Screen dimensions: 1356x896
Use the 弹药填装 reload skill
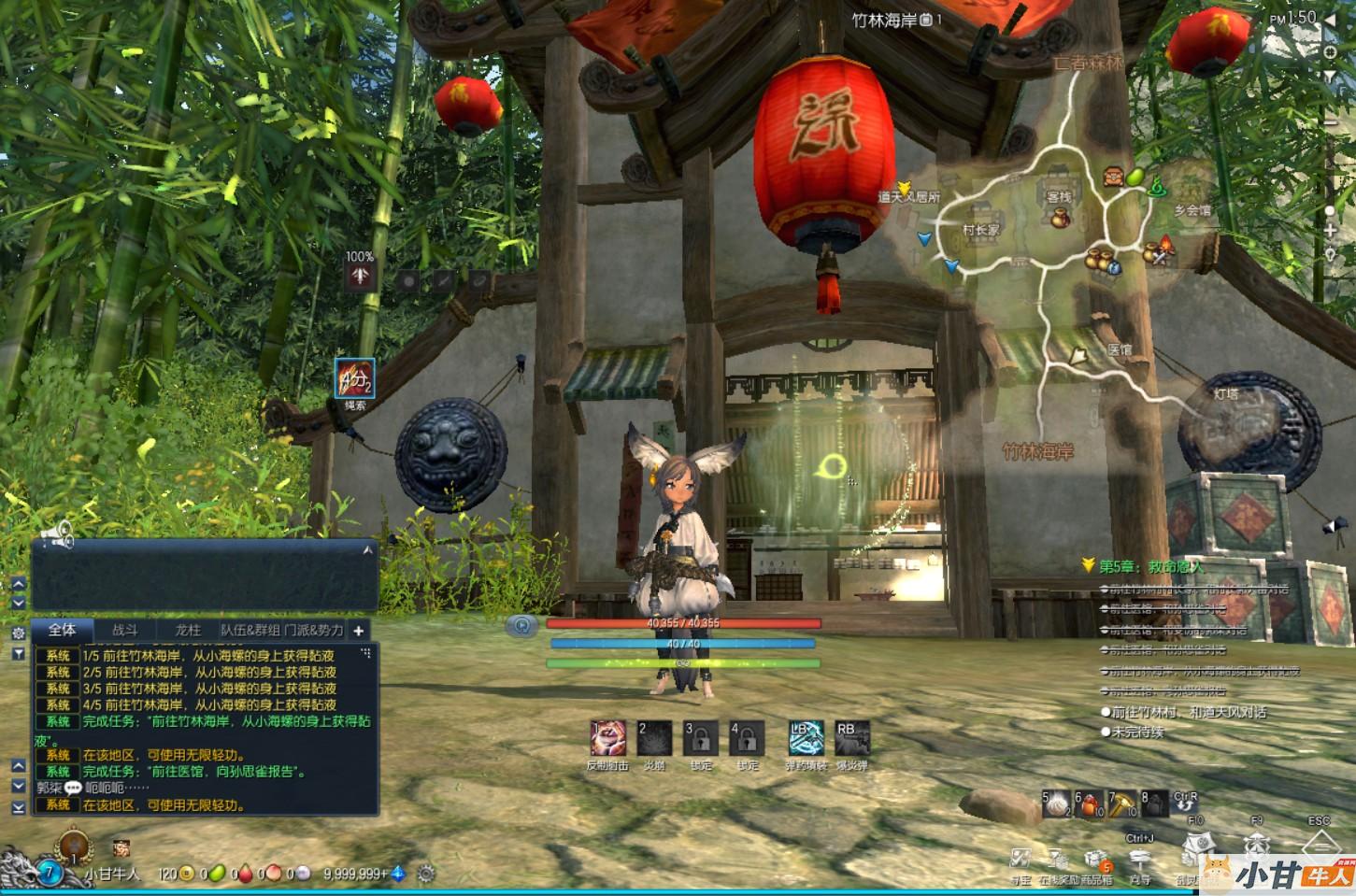[805, 739]
